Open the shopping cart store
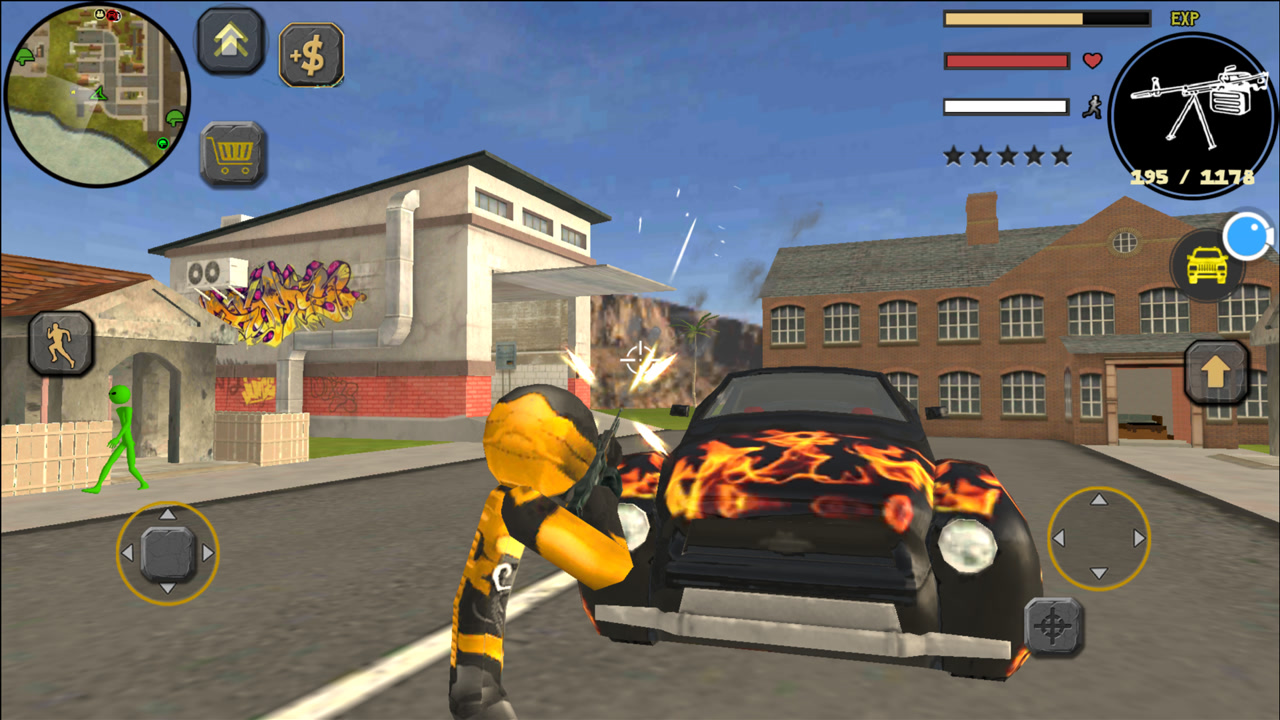1280x720 pixels. [233, 154]
